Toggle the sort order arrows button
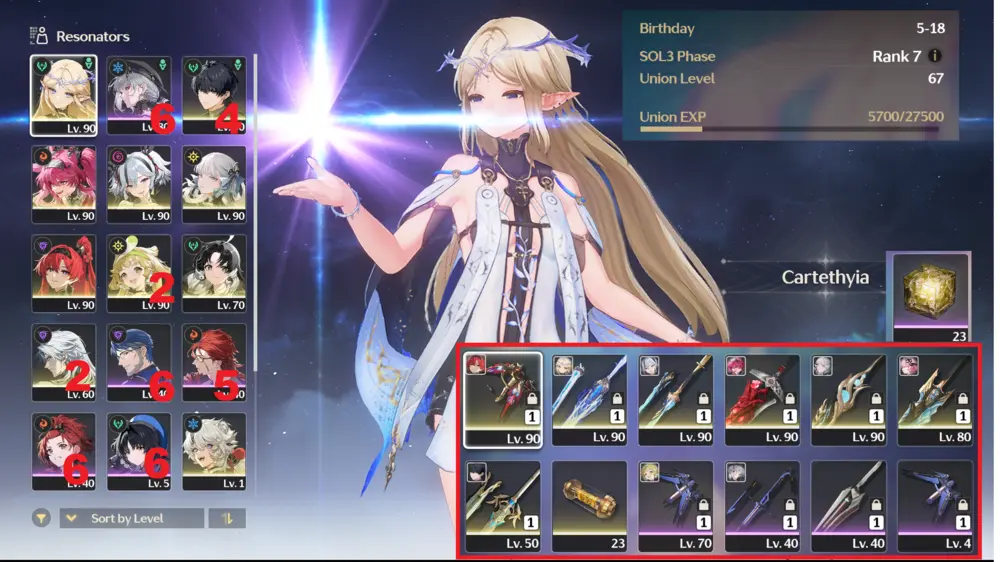 pyautogui.click(x=227, y=519)
